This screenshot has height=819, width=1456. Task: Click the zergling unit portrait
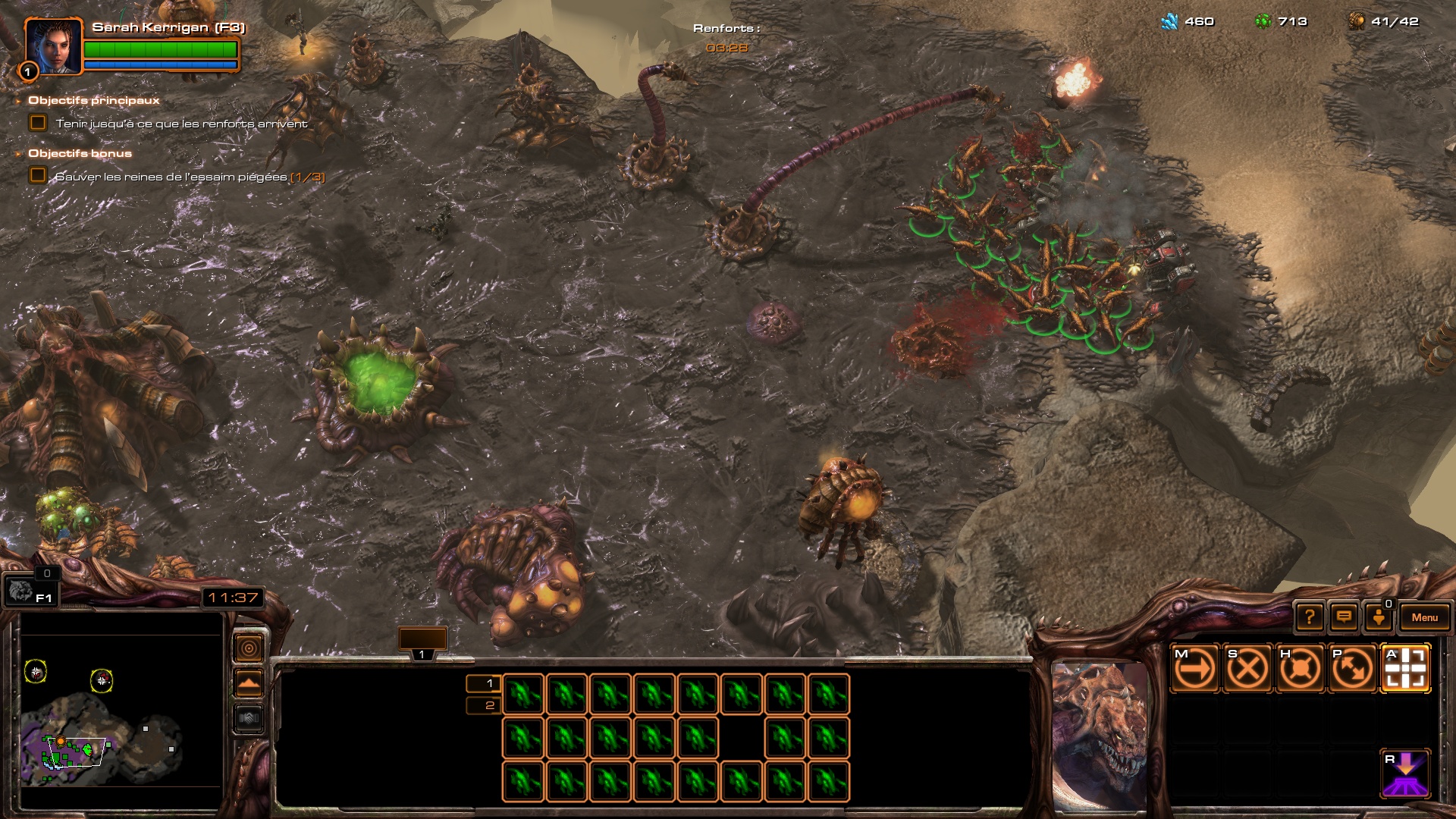click(x=1100, y=734)
